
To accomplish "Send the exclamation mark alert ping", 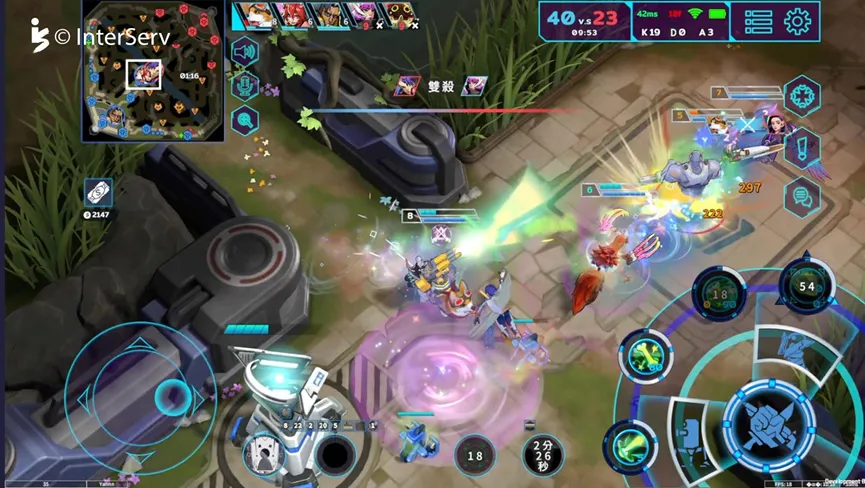I will (x=802, y=148).
